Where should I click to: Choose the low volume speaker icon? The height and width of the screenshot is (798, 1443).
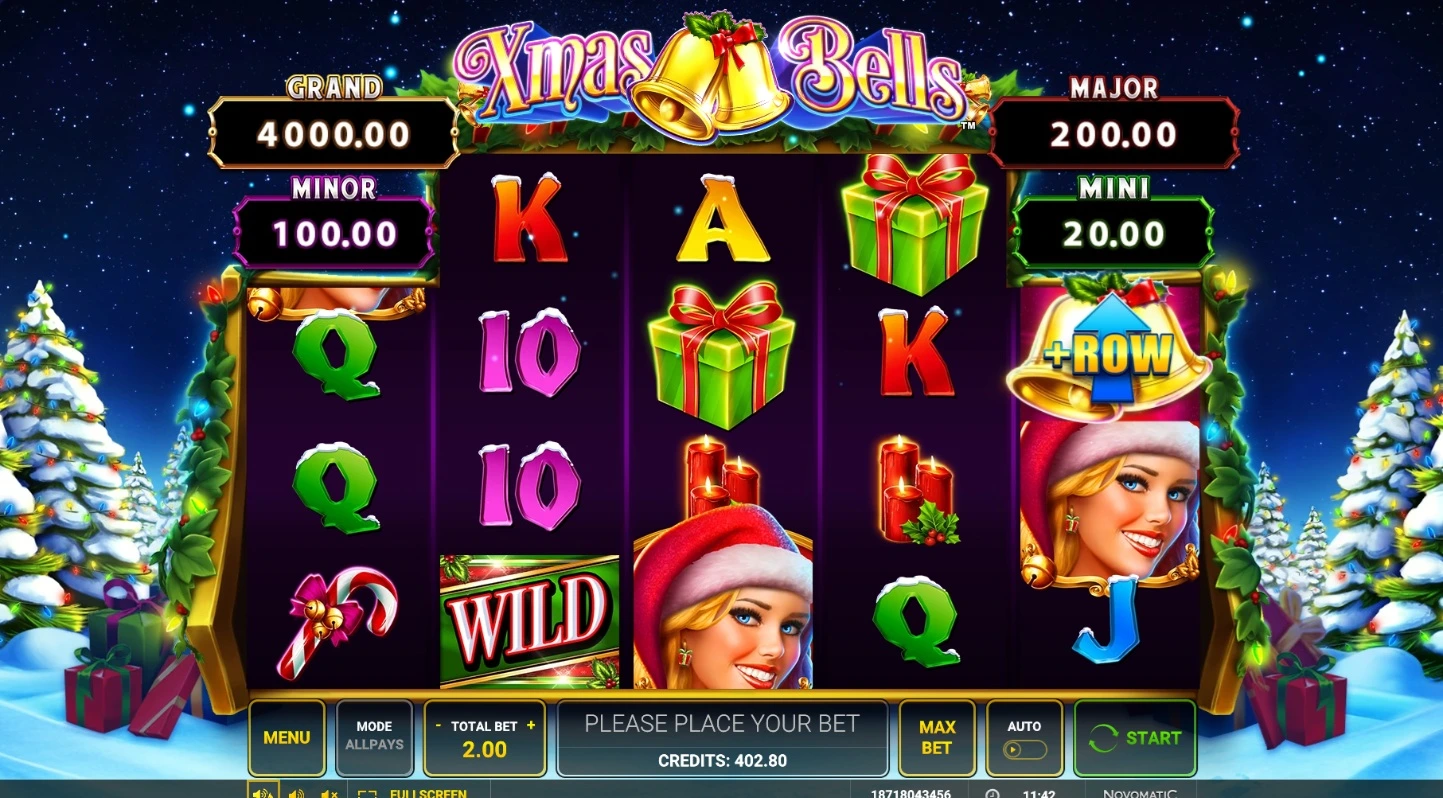coord(296,794)
